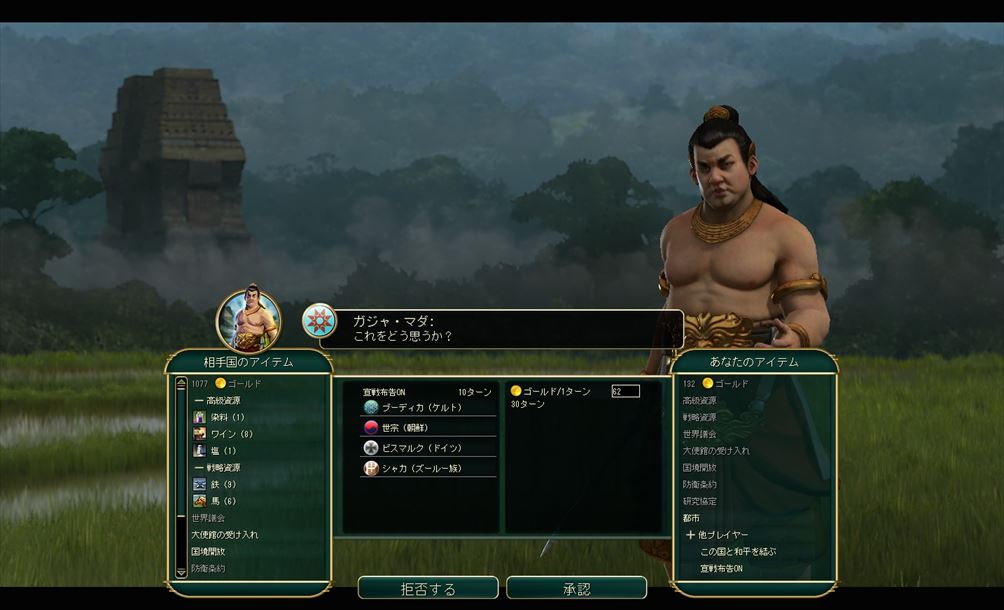Open your 都市 cities list
1004x610 pixels.
click(x=693, y=518)
